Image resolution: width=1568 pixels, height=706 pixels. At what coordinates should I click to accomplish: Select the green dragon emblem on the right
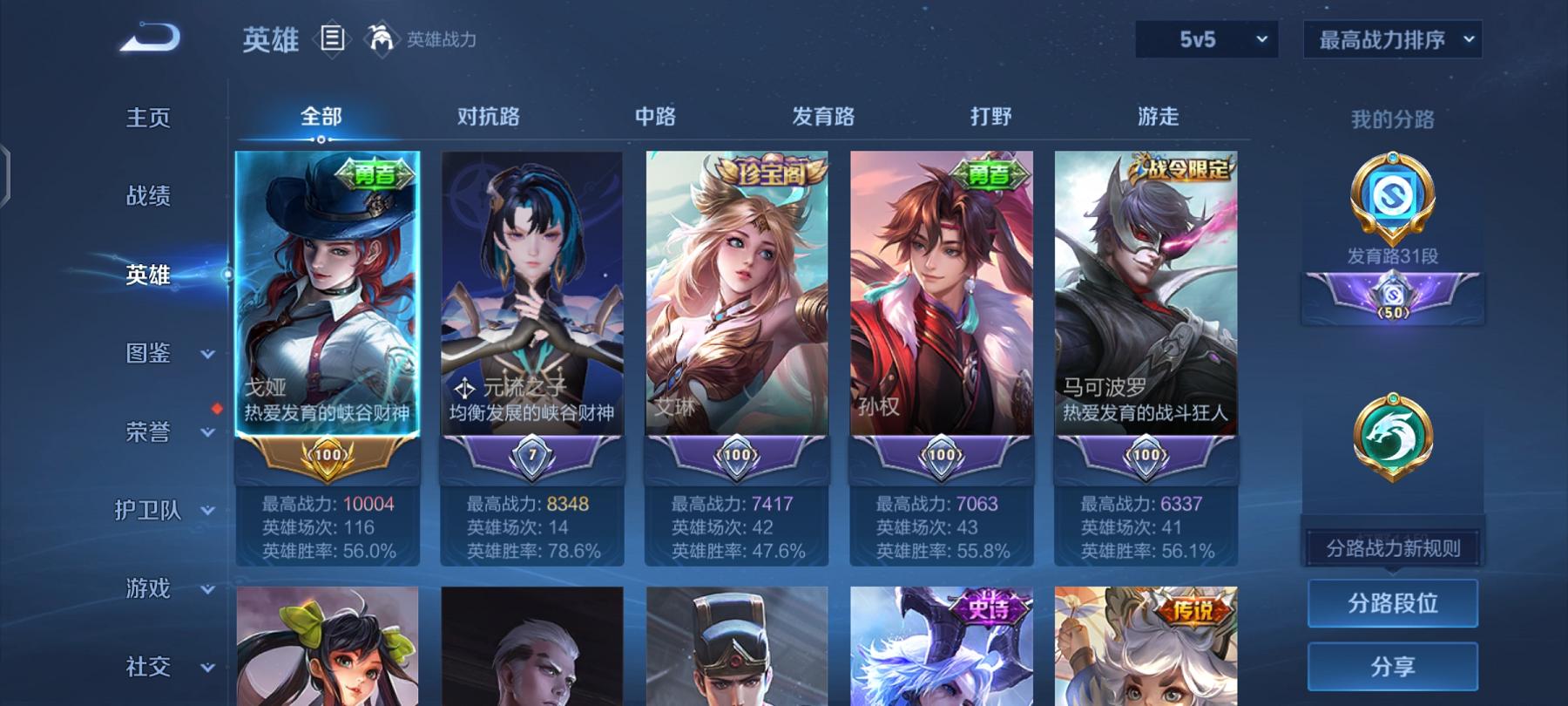pos(1392,433)
